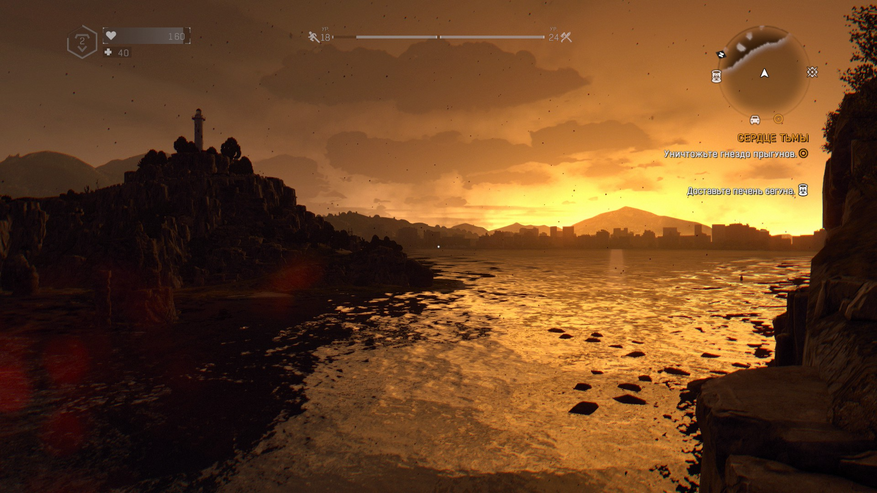Open the 'Сердце тьмы' quest title
The width and height of the screenshot is (877, 493).
point(772,138)
